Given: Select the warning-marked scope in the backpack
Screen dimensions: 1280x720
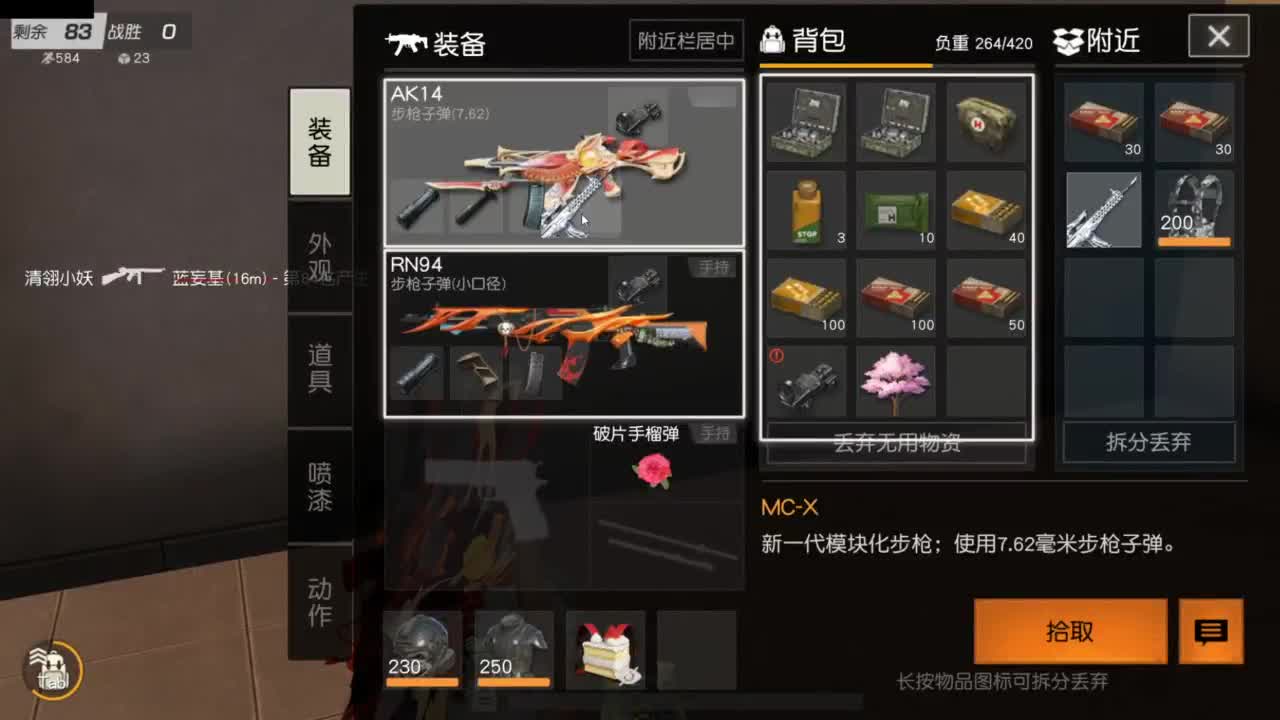Looking at the screenshot, I should 805,380.
